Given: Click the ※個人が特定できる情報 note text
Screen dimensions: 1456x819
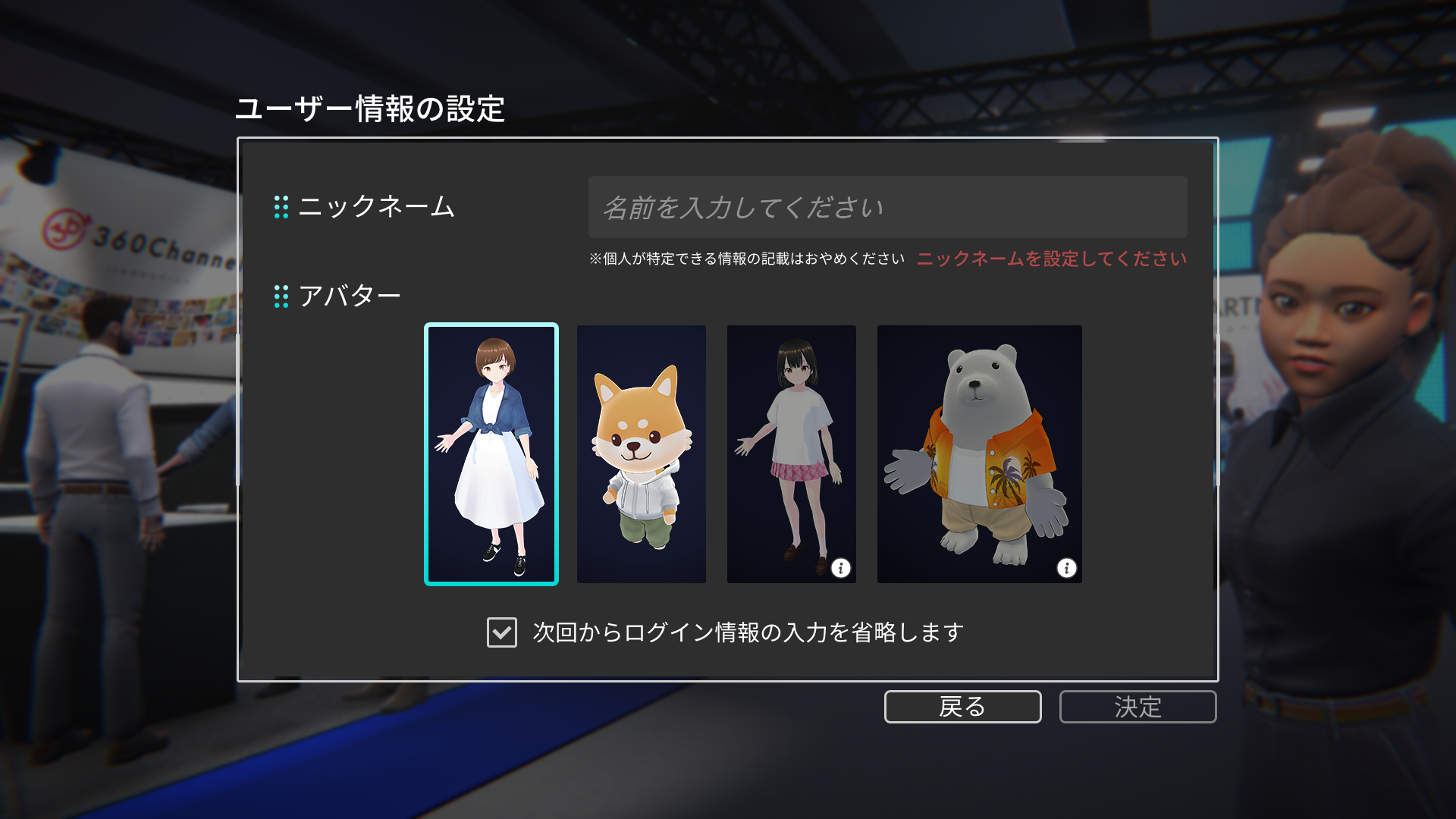Looking at the screenshot, I should point(747,258).
